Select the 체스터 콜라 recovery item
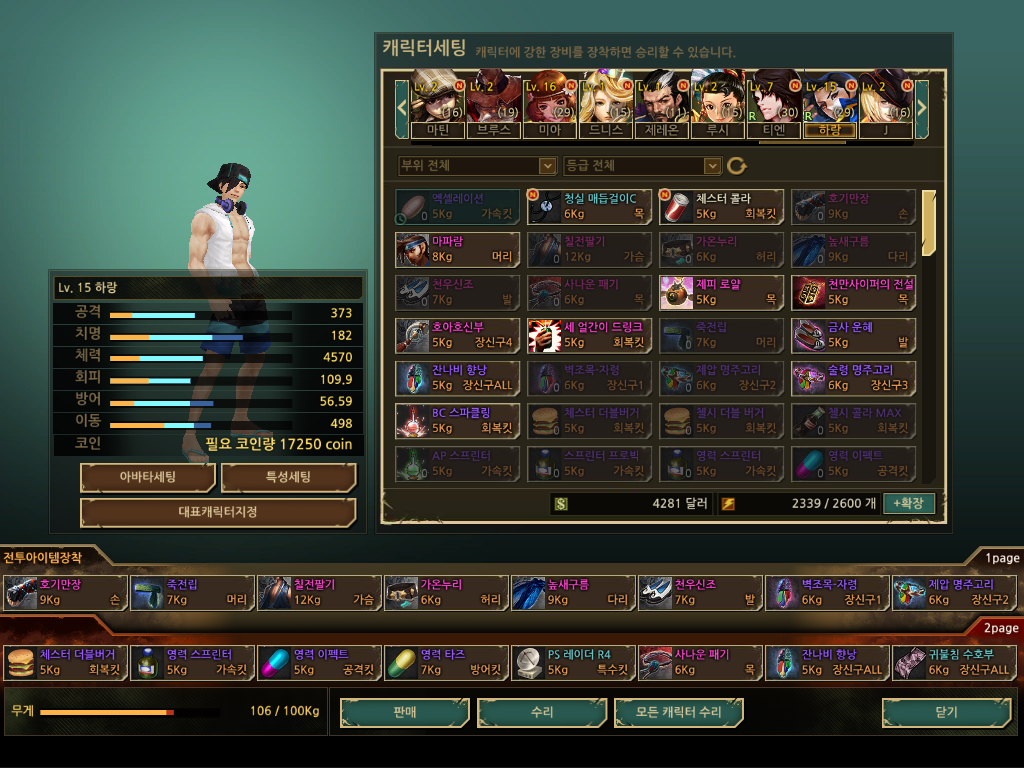This screenshot has height=768, width=1024. tap(722, 206)
